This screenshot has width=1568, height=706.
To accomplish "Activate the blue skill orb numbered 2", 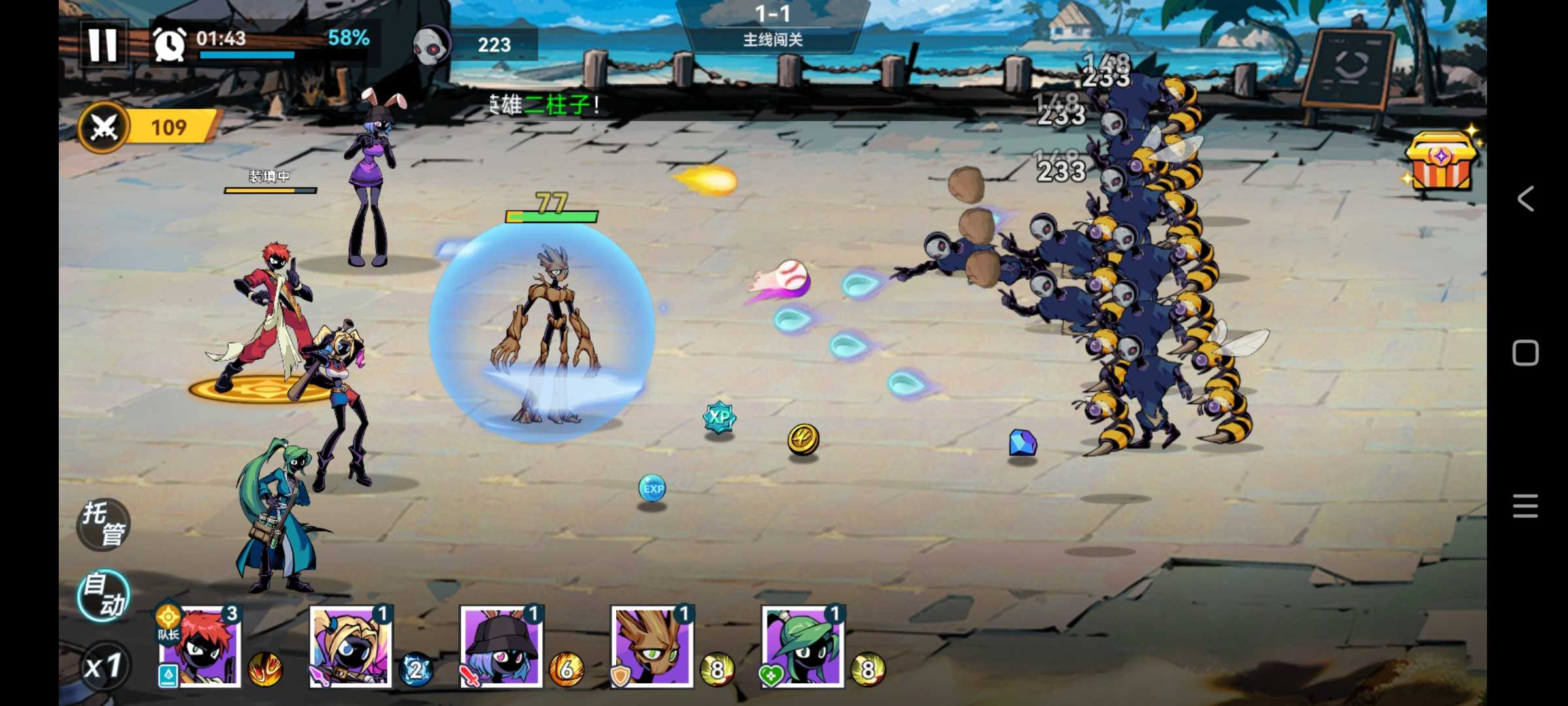I will 416,669.
